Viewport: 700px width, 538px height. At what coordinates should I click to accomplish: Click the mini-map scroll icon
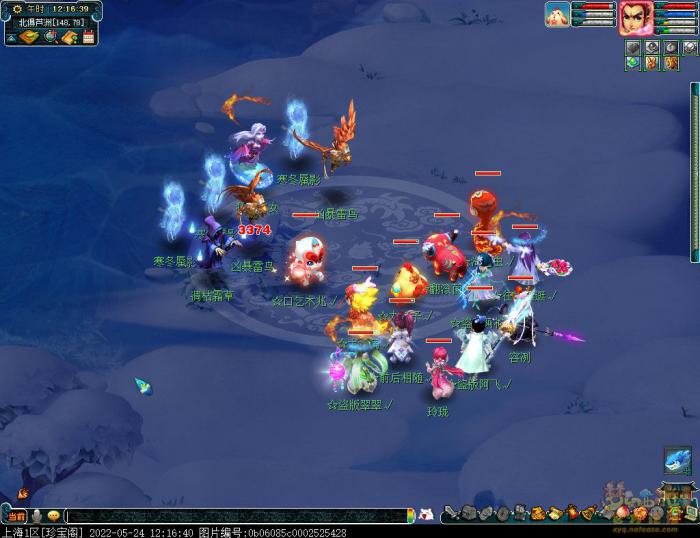click(x=28, y=38)
